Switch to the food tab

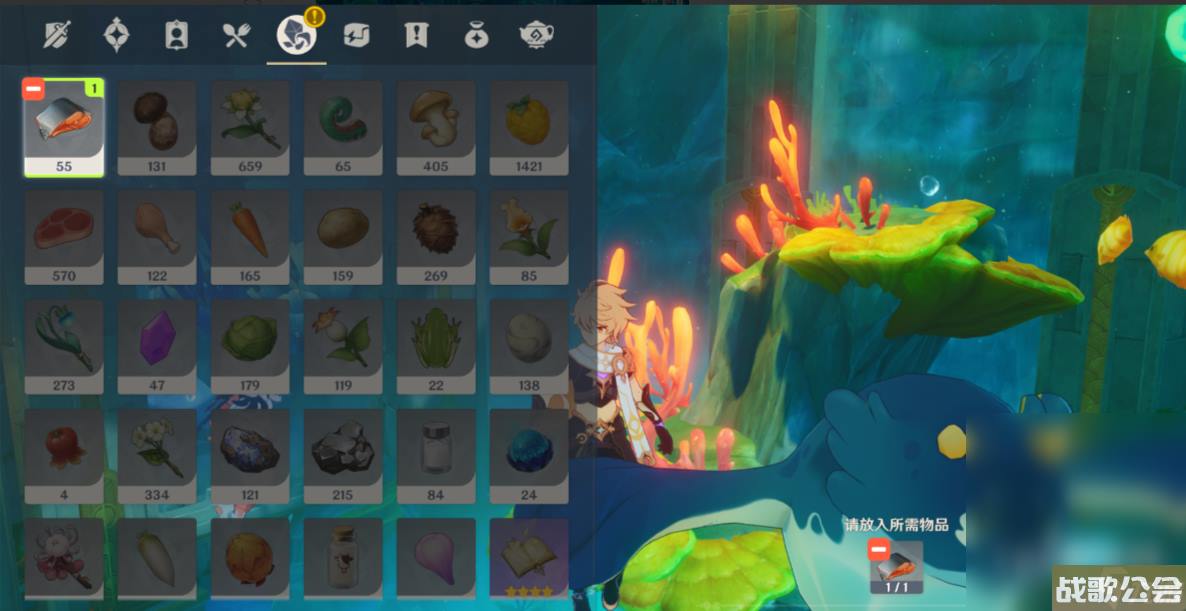tap(236, 36)
